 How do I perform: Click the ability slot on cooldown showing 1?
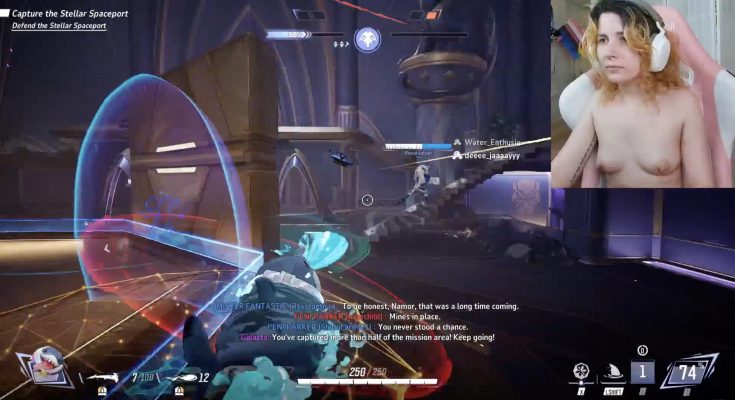[x=642, y=372]
